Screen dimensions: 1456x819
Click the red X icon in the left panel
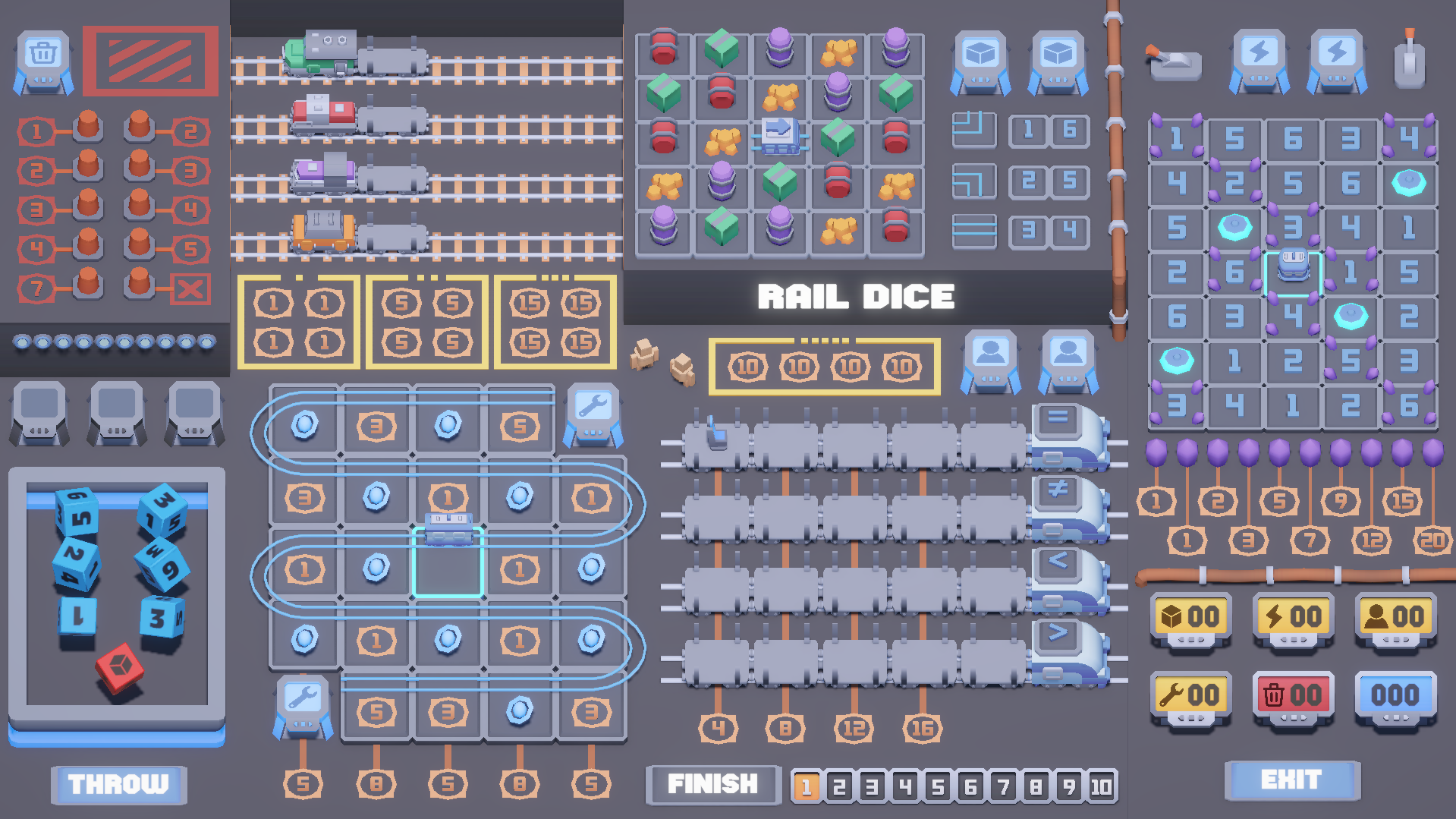click(x=190, y=288)
